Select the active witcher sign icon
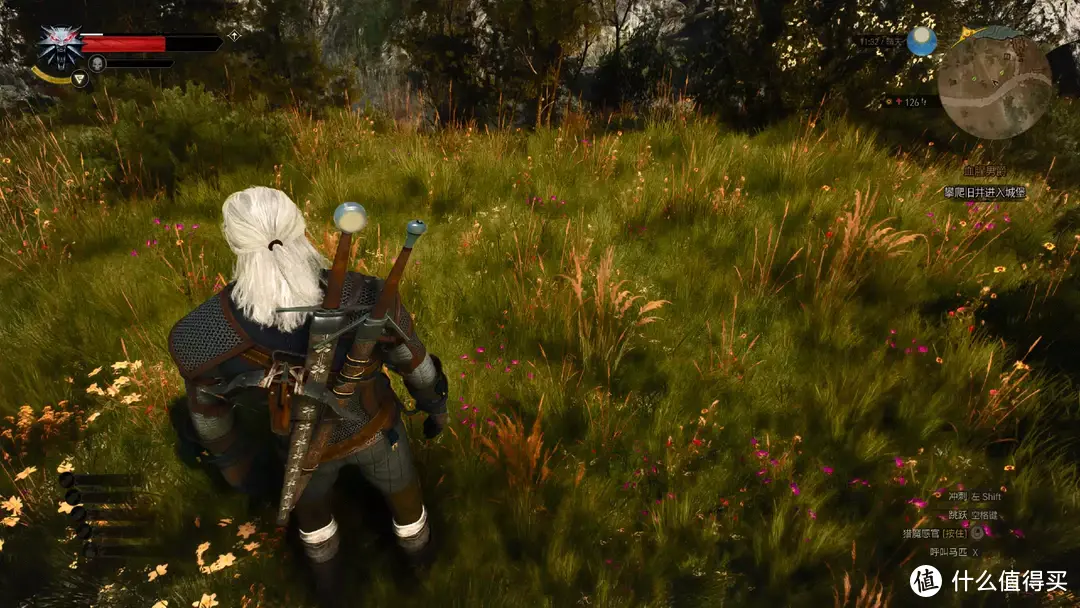 pyautogui.click(x=80, y=78)
